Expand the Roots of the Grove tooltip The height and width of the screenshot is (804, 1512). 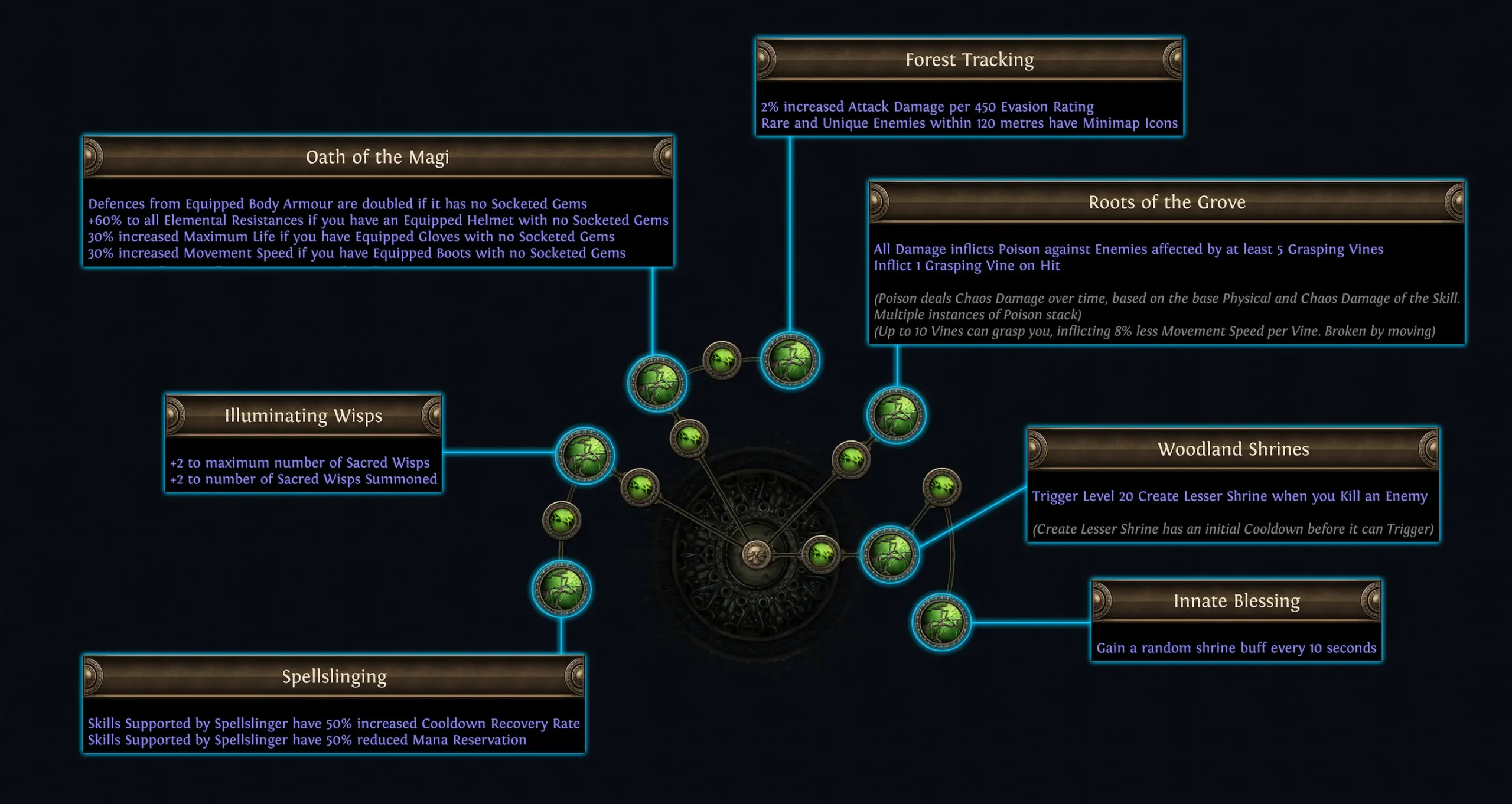pos(1168,201)
